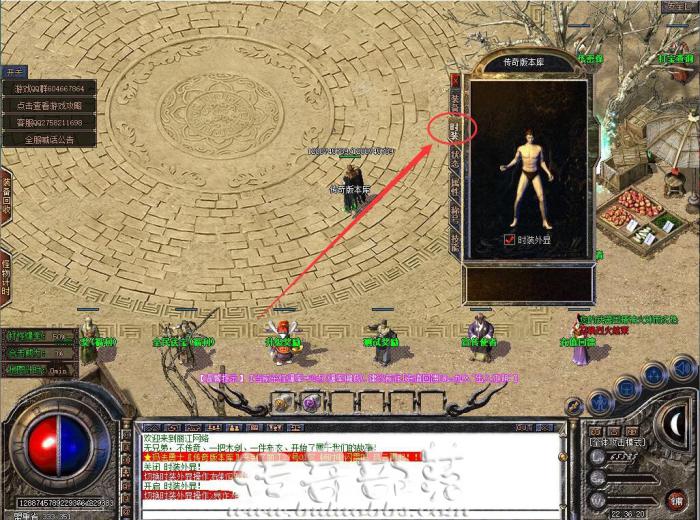Image resolution: width=700 pixels, height=520 pixels.
Task: Open 点击查看游戏攻略 guide
Action: point(49,106)
